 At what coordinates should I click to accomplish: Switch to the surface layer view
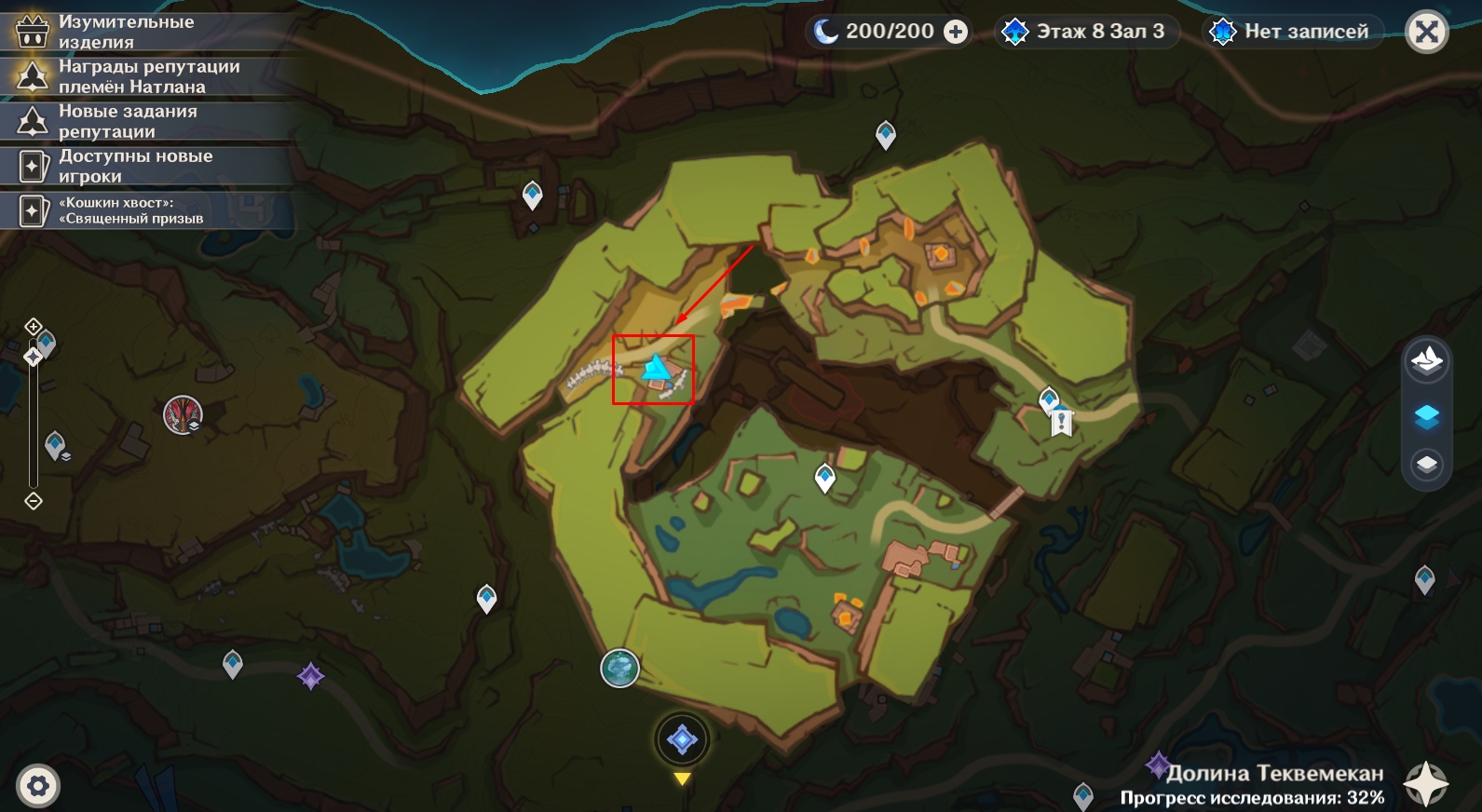tap(1426, 360)
